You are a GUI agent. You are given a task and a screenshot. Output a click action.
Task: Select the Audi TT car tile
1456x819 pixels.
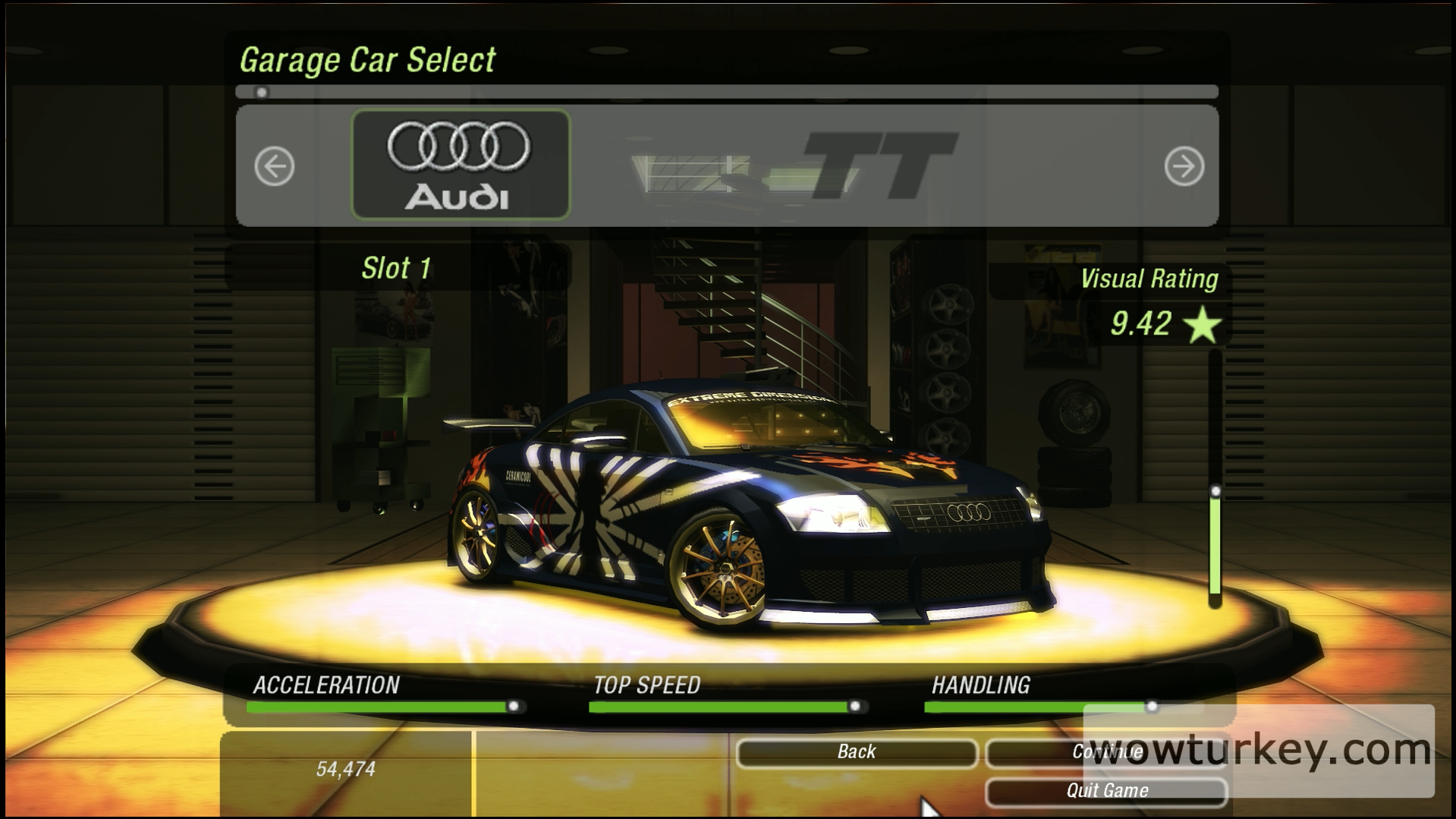[x=461, y=165]
